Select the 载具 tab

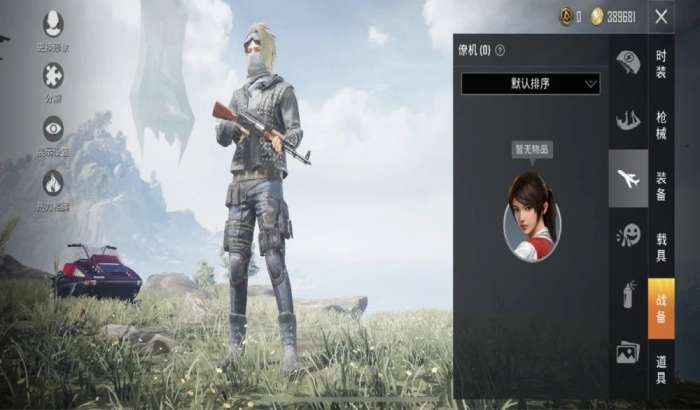point(661,248)
